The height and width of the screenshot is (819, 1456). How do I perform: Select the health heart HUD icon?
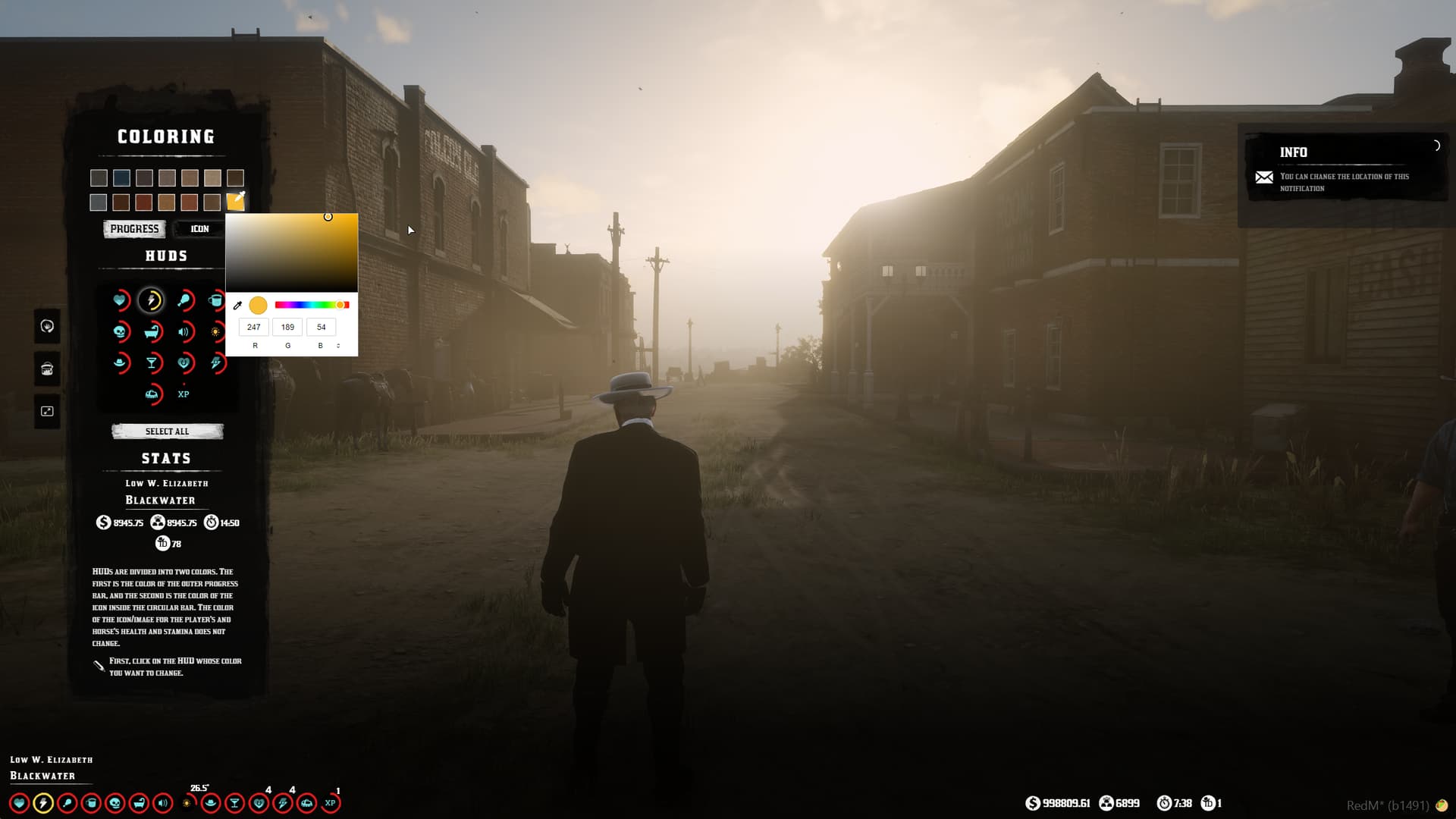click(x=121, y=300)
